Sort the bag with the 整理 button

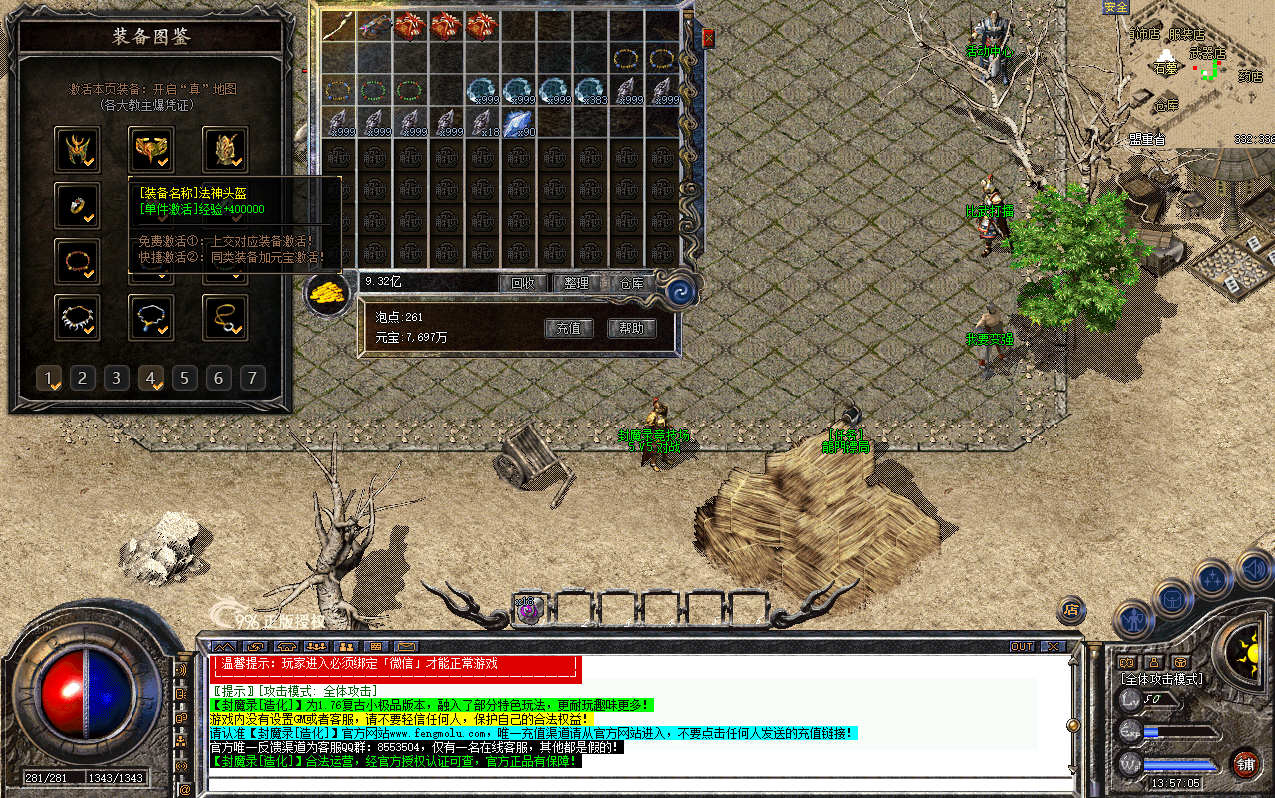577,283
